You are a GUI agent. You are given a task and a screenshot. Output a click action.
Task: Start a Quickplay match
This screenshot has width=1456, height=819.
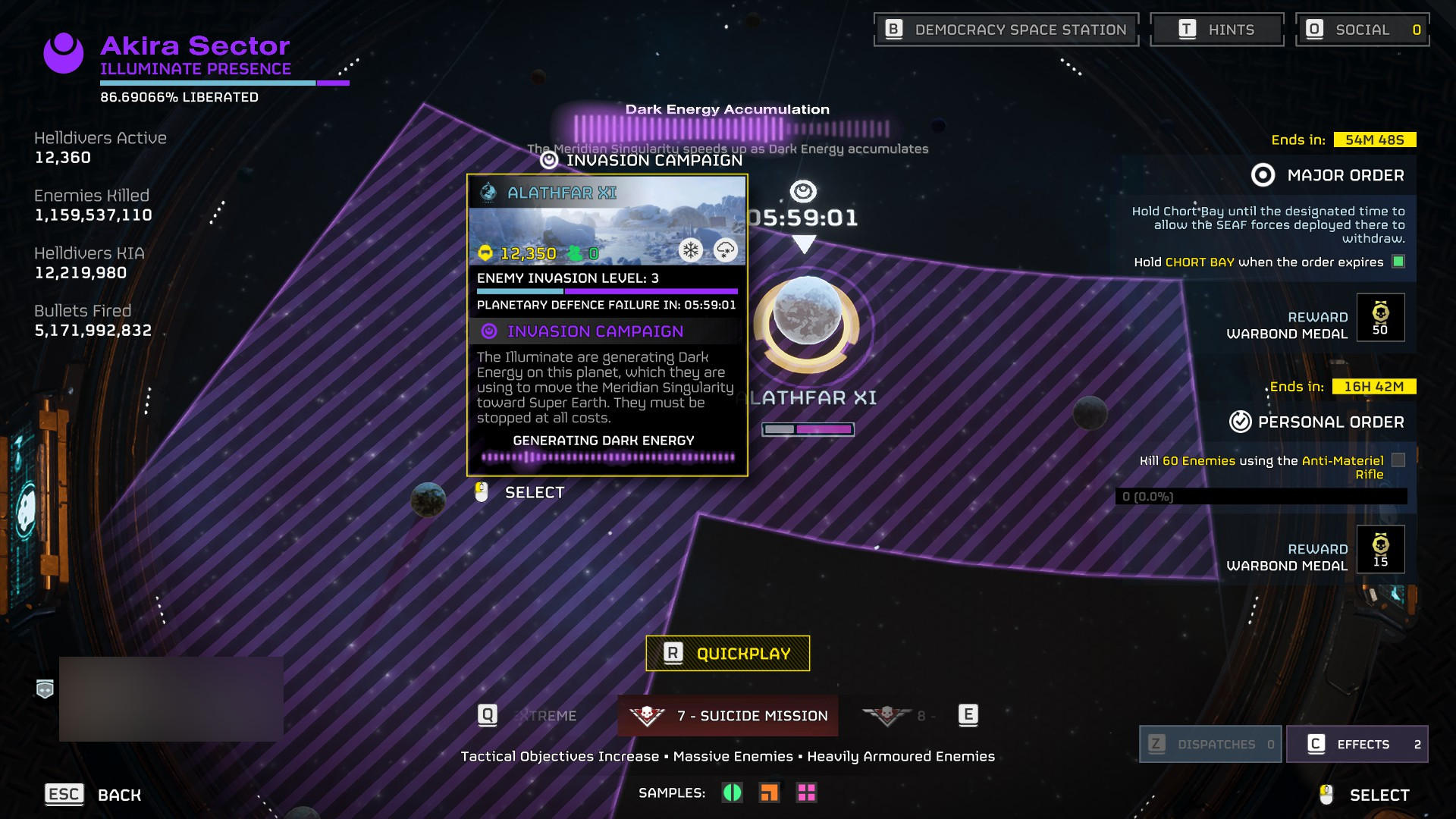727,653
